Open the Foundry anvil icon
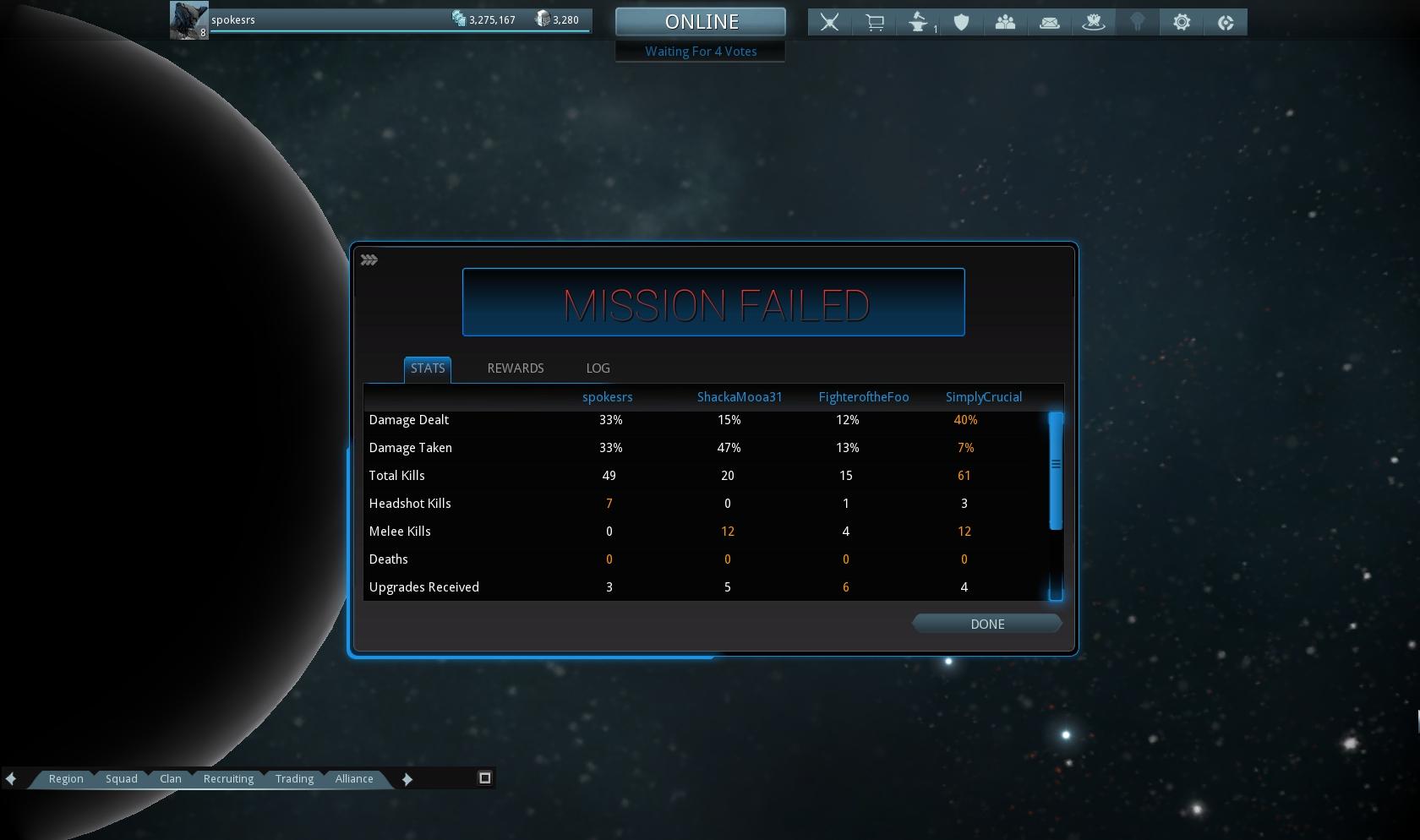Viewport: 1420px width, 840px height. (919, 23)
